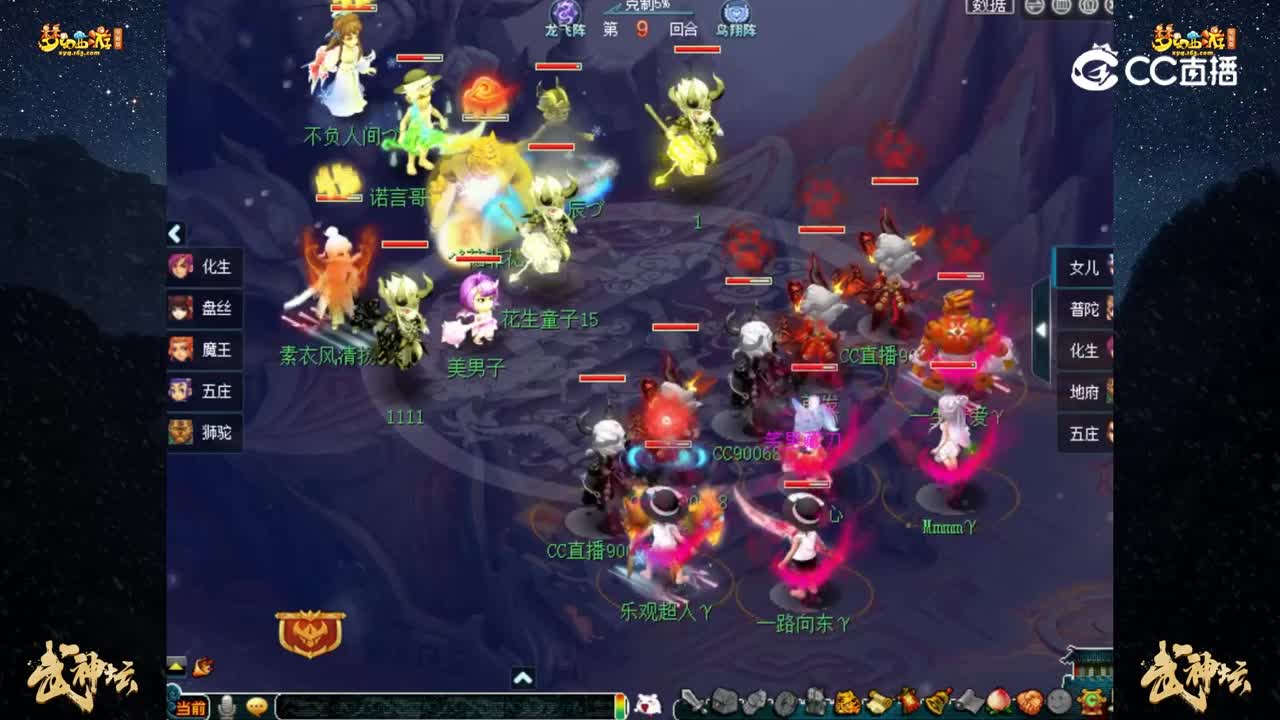Switch to the 女儿 tab on the right panel
This screenshot has width=1280, height=720.
point(1083,268)
